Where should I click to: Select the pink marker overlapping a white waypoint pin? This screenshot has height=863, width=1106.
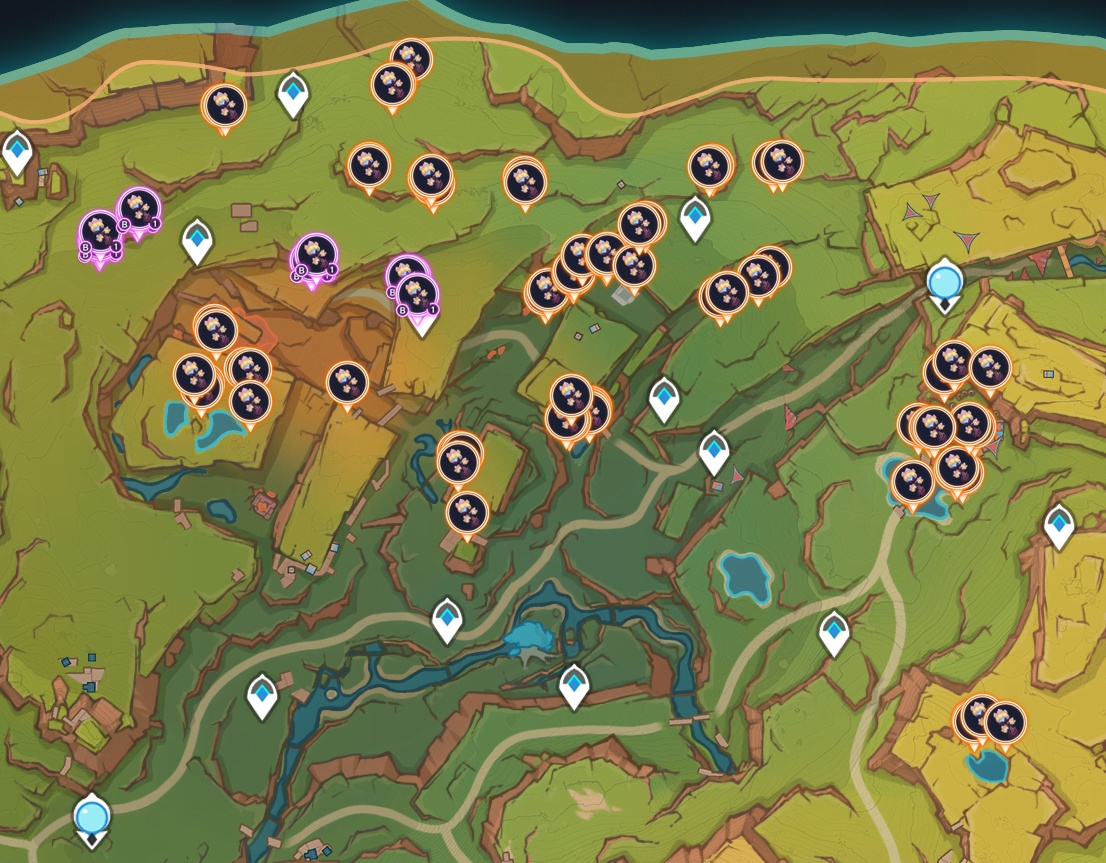[x=417, y=294]
